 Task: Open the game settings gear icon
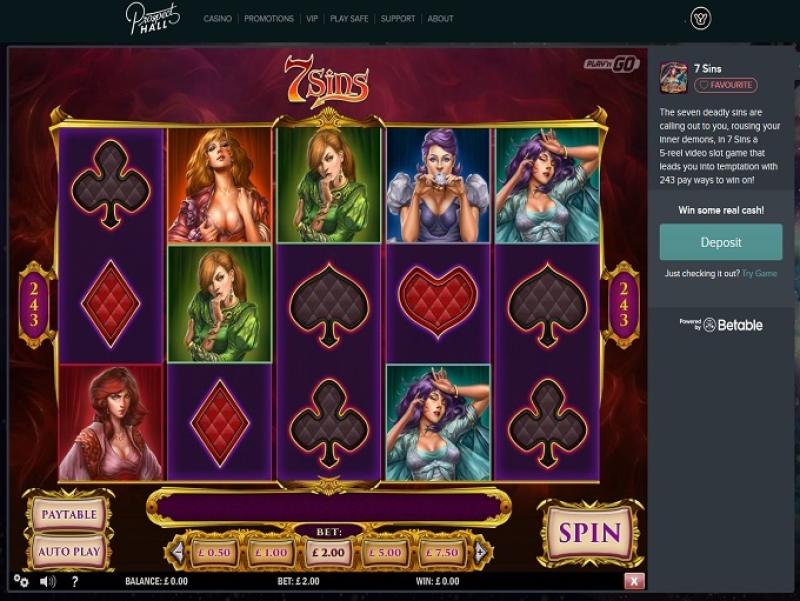coord(21,581)
